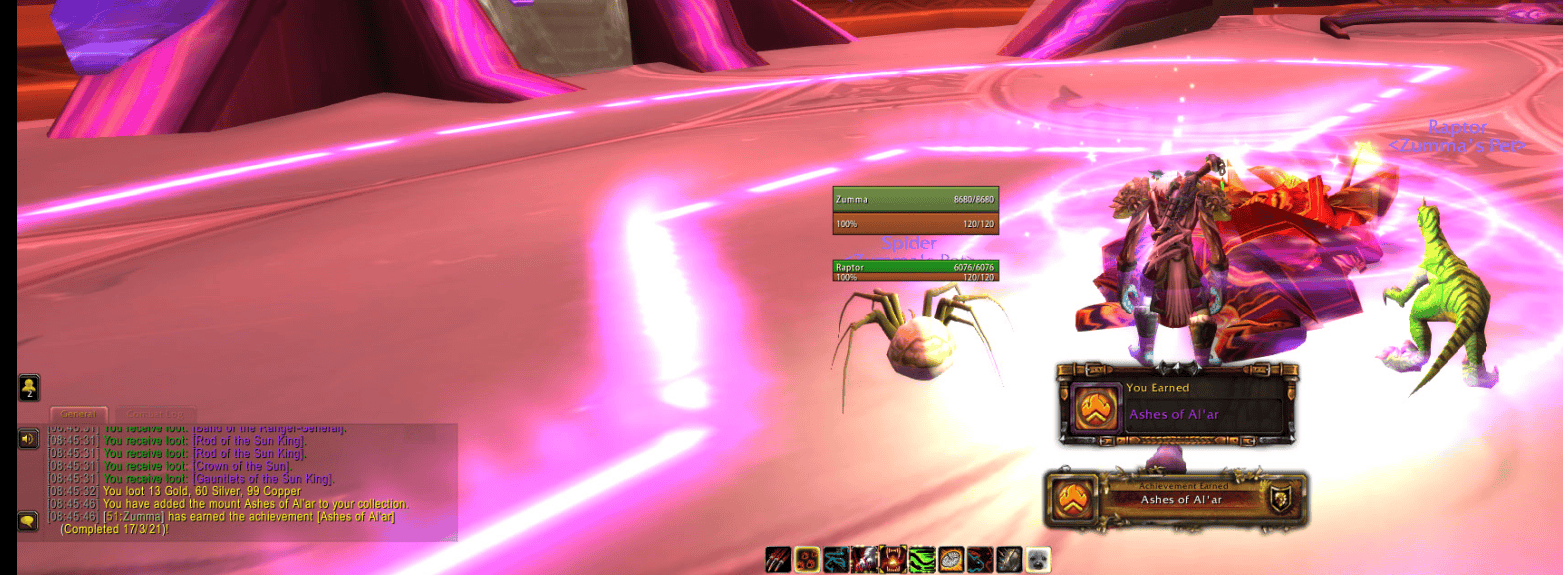Activate the grey seal pup face icon
The height and width of the screenshot is (575, 1563).
1038,560
